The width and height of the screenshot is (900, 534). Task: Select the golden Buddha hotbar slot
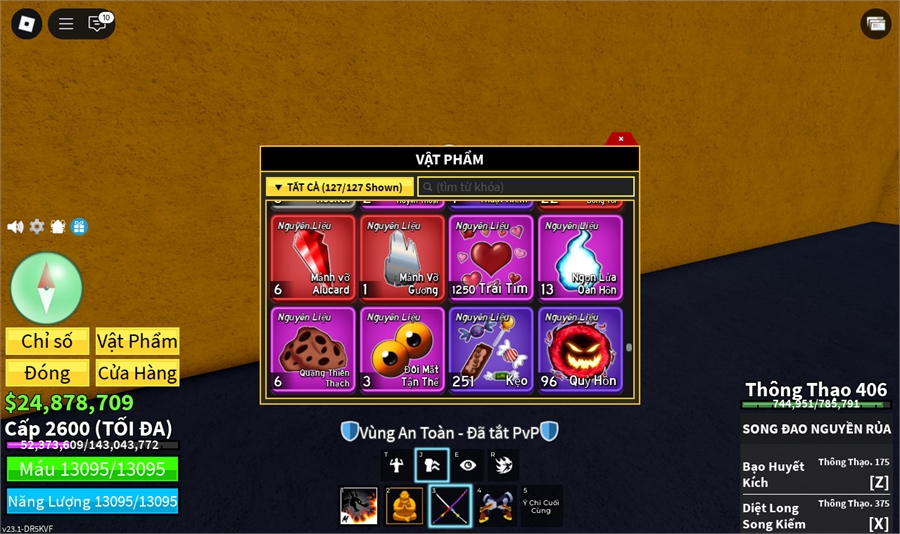point(404,505)
